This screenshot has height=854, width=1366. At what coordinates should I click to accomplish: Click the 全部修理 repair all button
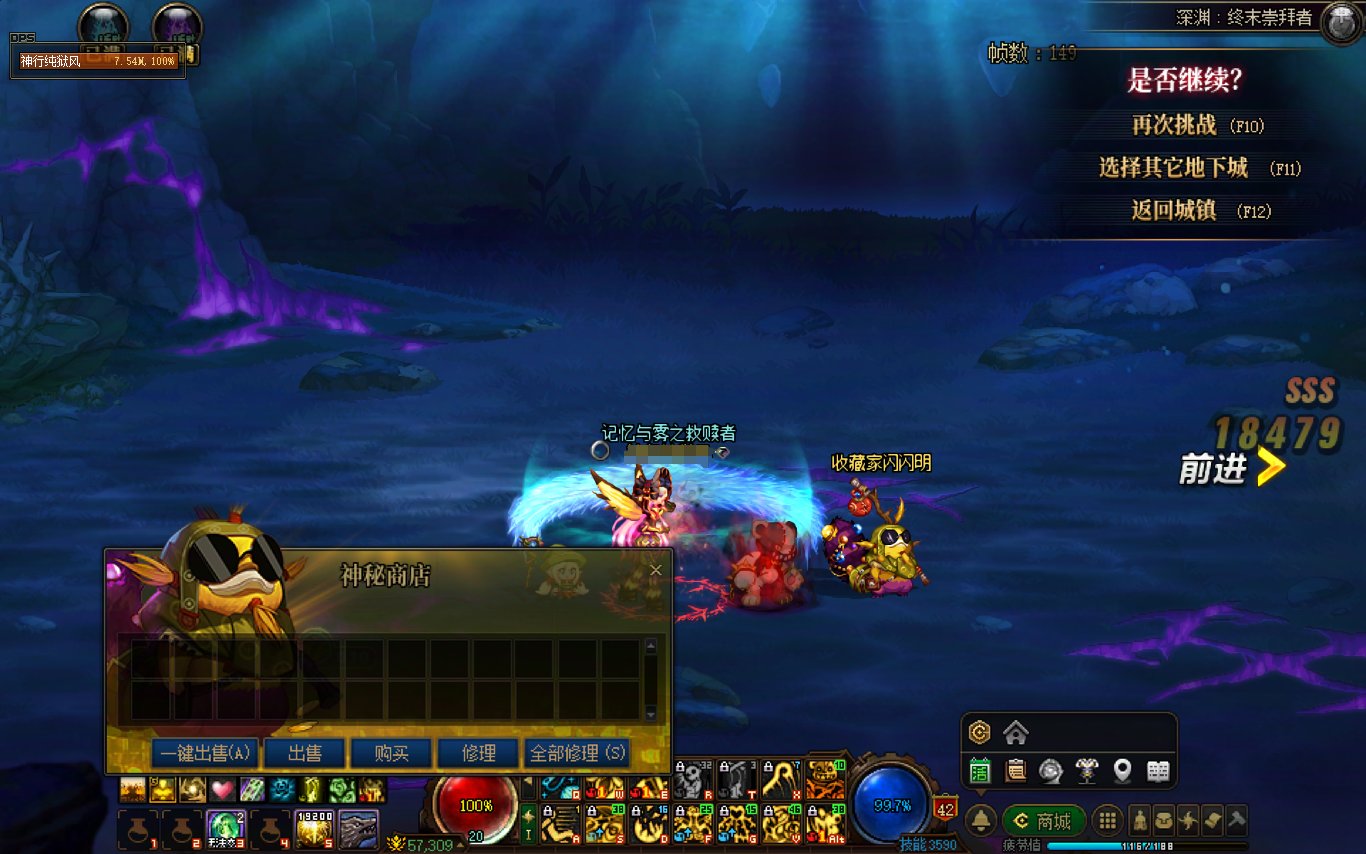click(577, 753)
